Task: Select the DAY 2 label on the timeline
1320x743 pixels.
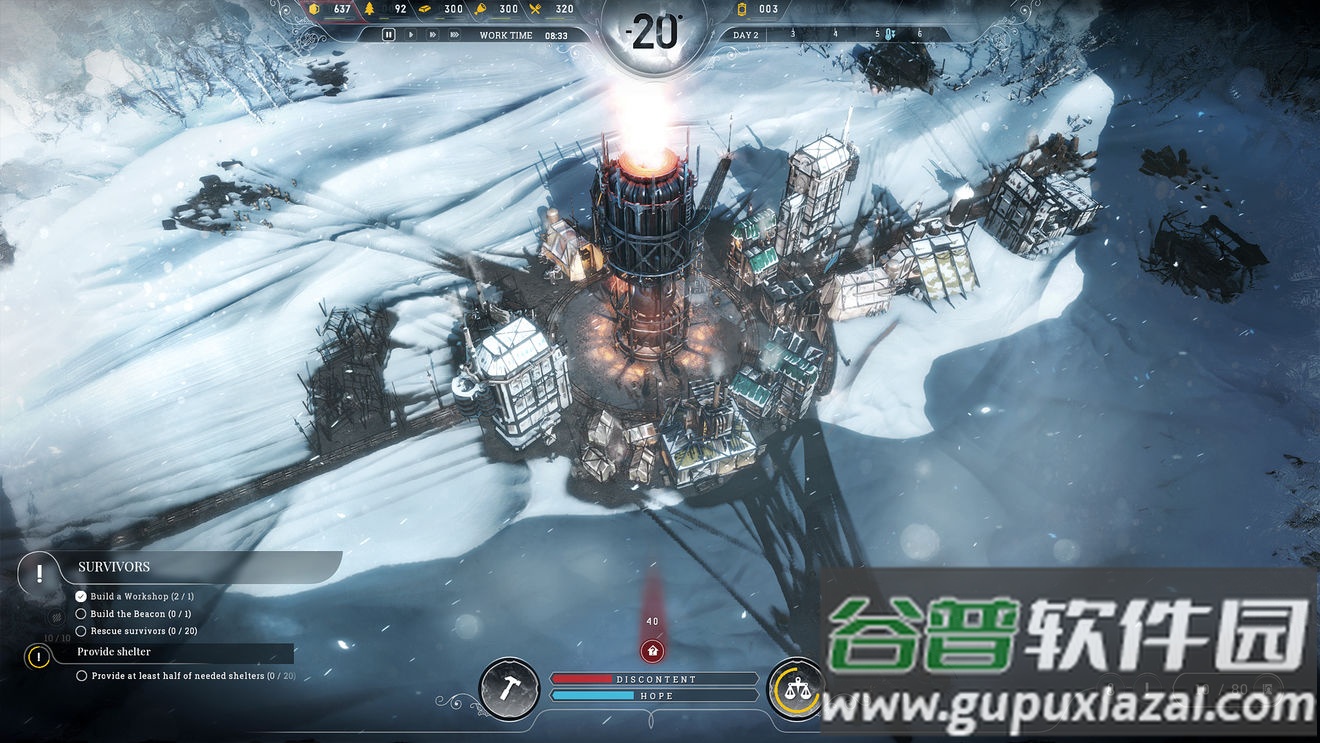Action: (745, 33)
